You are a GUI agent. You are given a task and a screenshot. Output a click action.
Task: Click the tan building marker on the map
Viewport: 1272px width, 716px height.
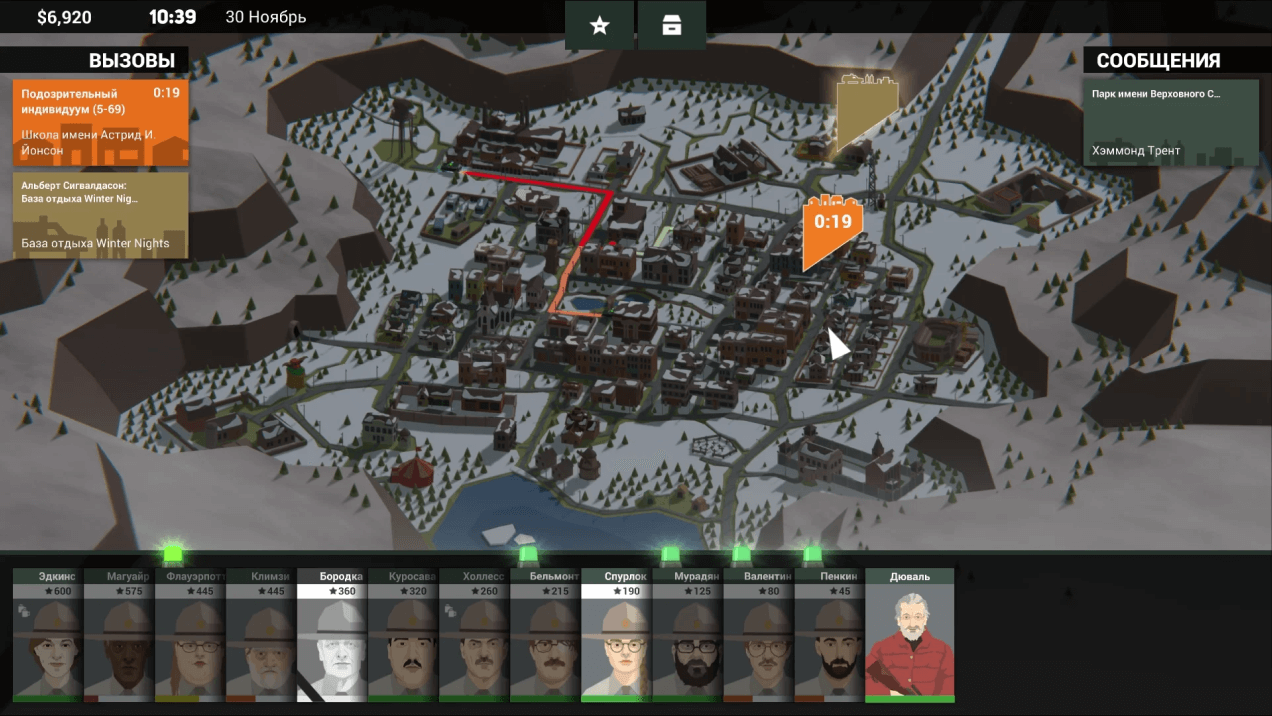865,108
